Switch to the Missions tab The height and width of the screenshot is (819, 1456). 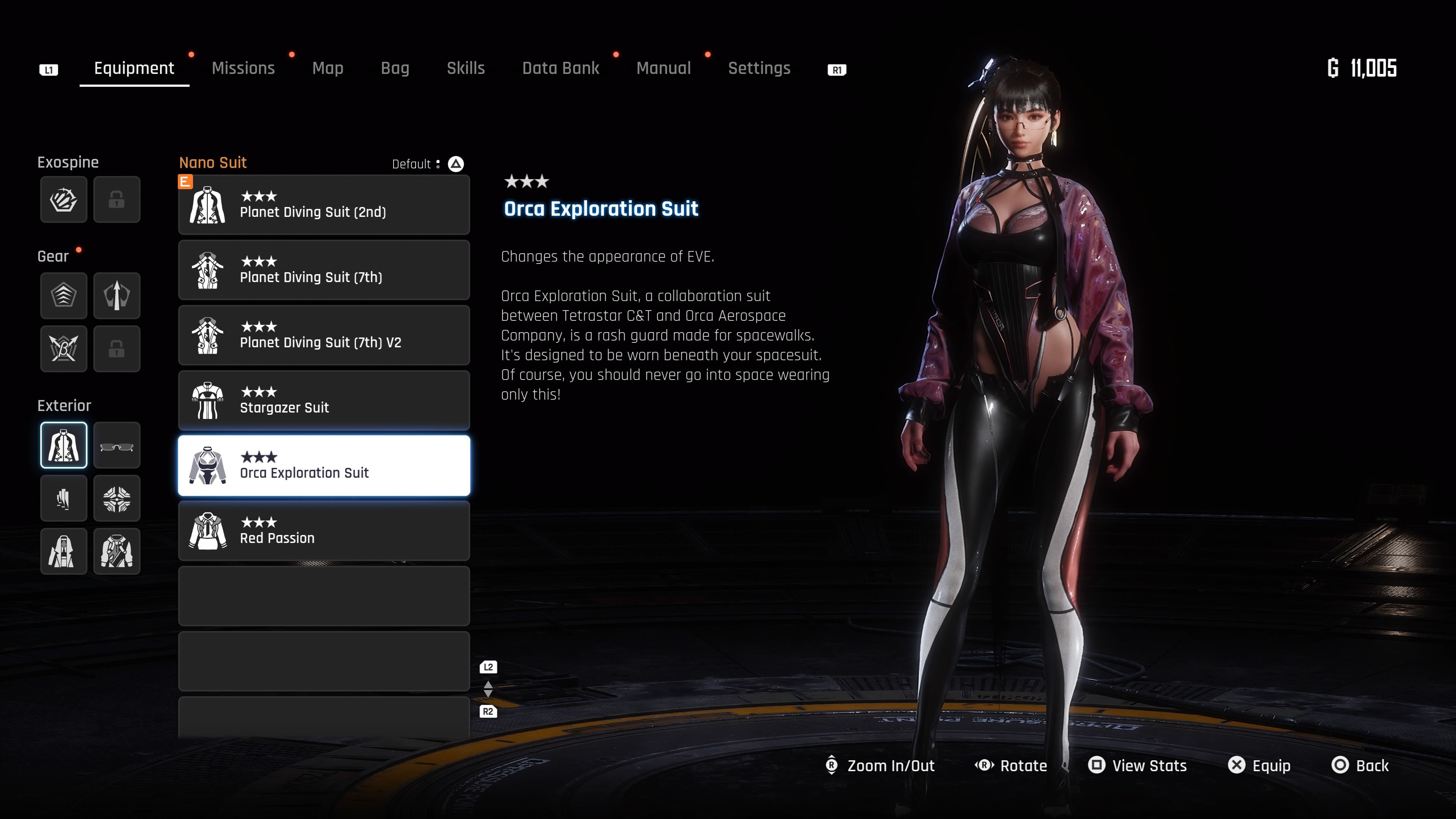[x=243, y=68]
